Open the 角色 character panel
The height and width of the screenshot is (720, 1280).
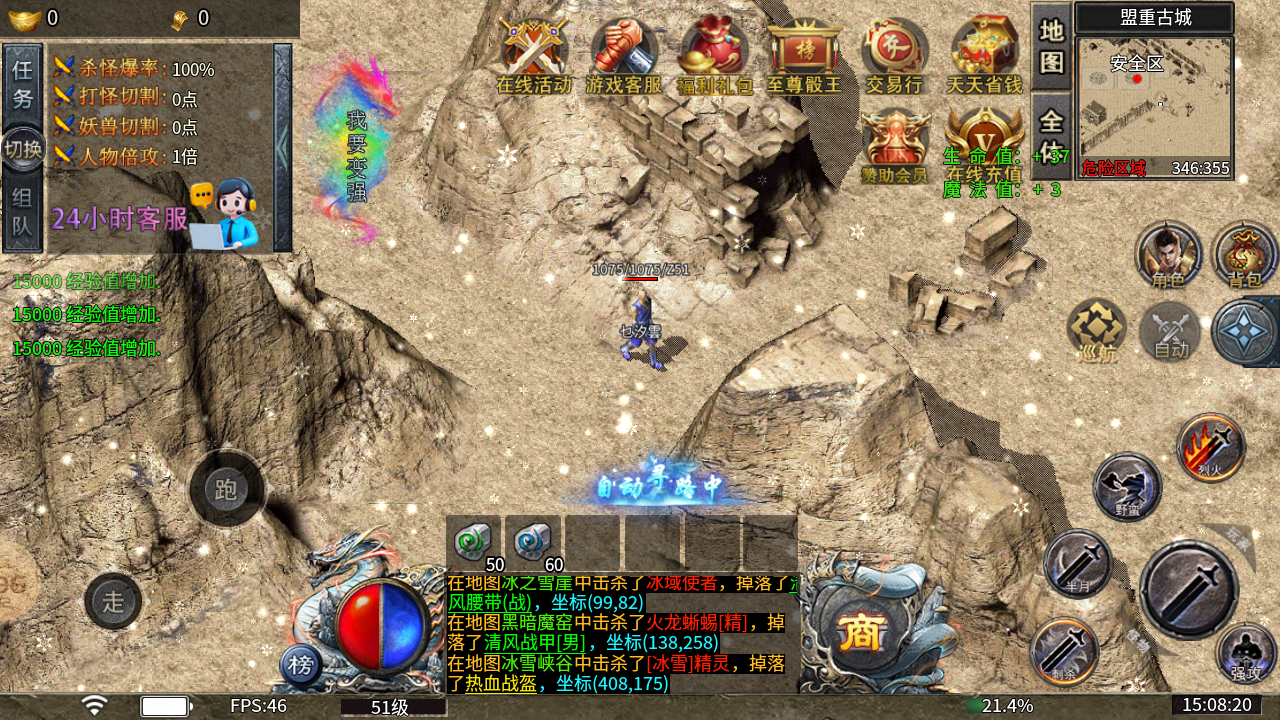1167,254
